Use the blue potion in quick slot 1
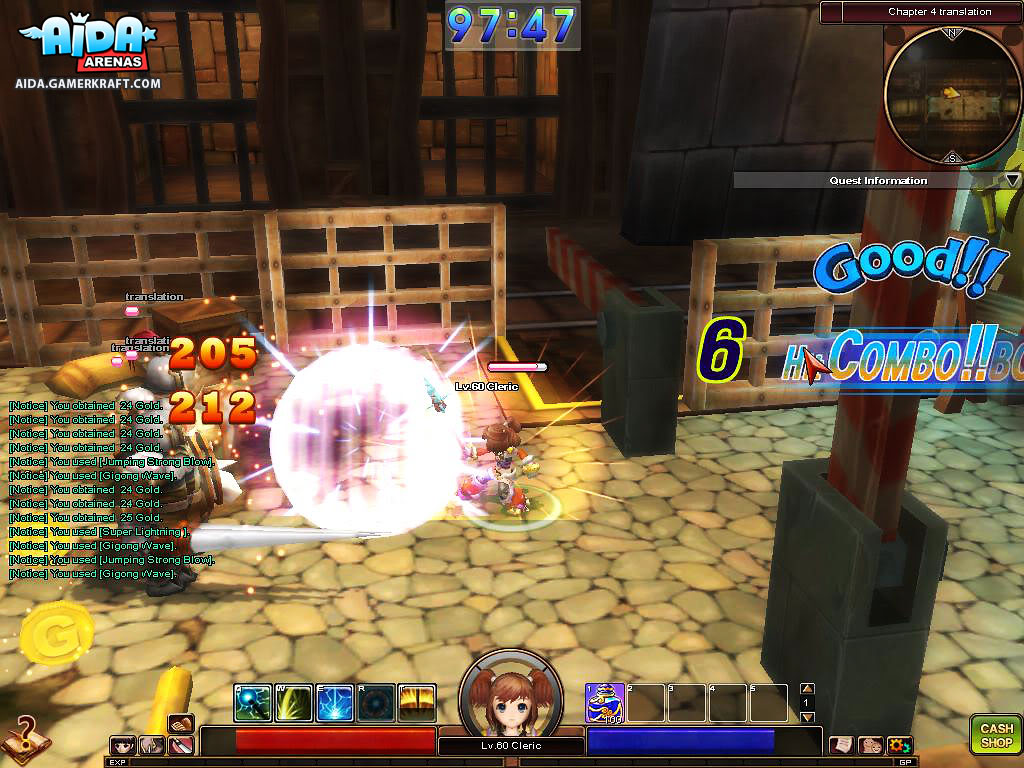 coord(605,703)
